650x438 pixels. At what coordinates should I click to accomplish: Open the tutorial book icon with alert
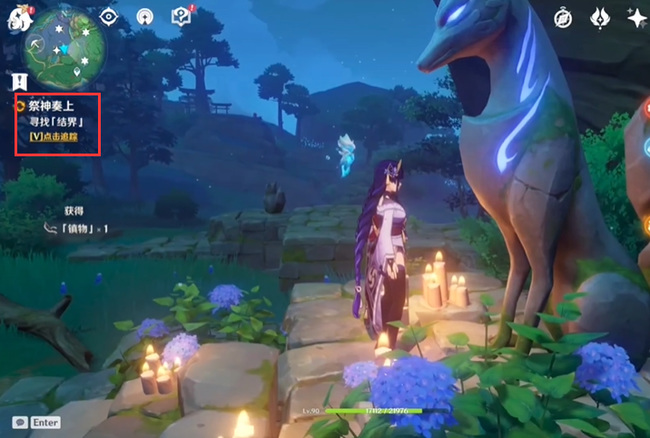181,16
